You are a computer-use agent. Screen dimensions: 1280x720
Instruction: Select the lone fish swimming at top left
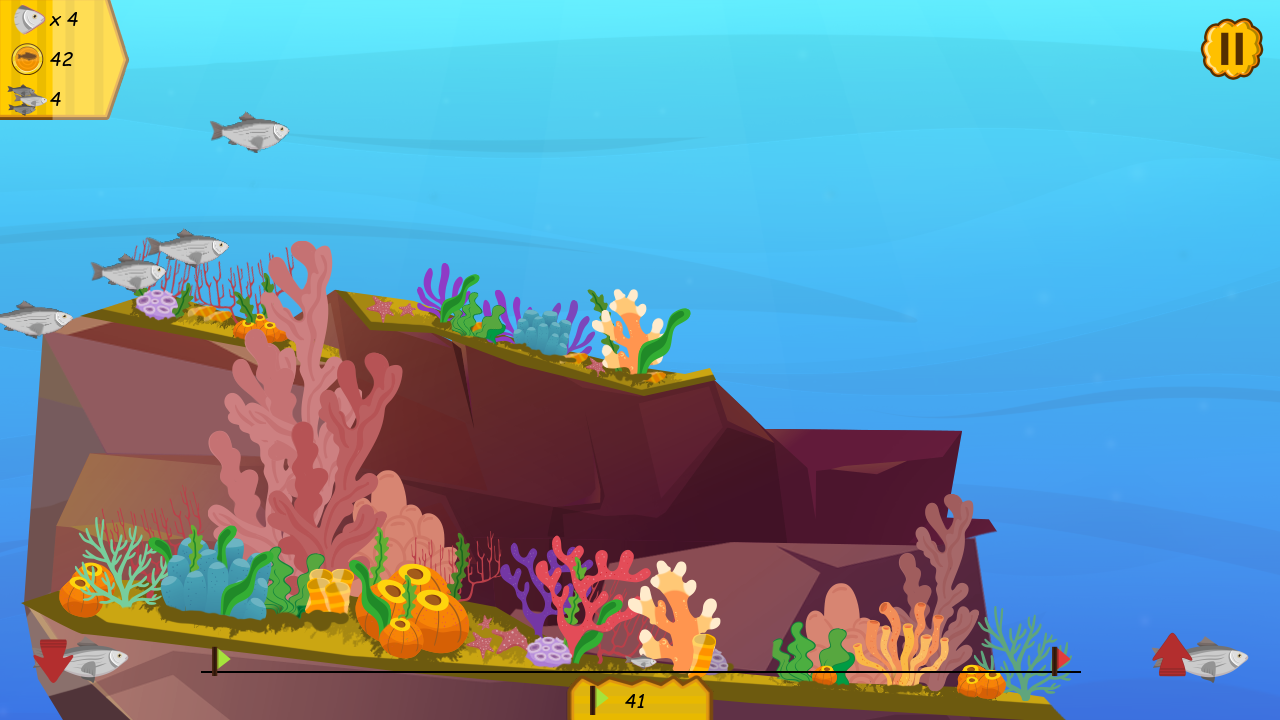[249, 132]
